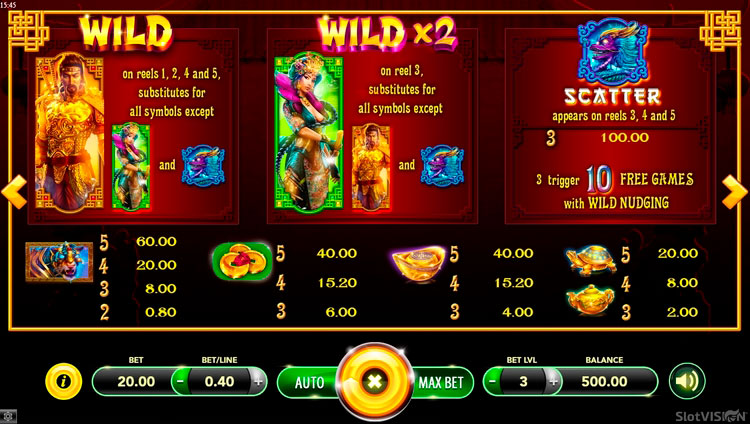Raise the bet level

(x=552, y=381)
